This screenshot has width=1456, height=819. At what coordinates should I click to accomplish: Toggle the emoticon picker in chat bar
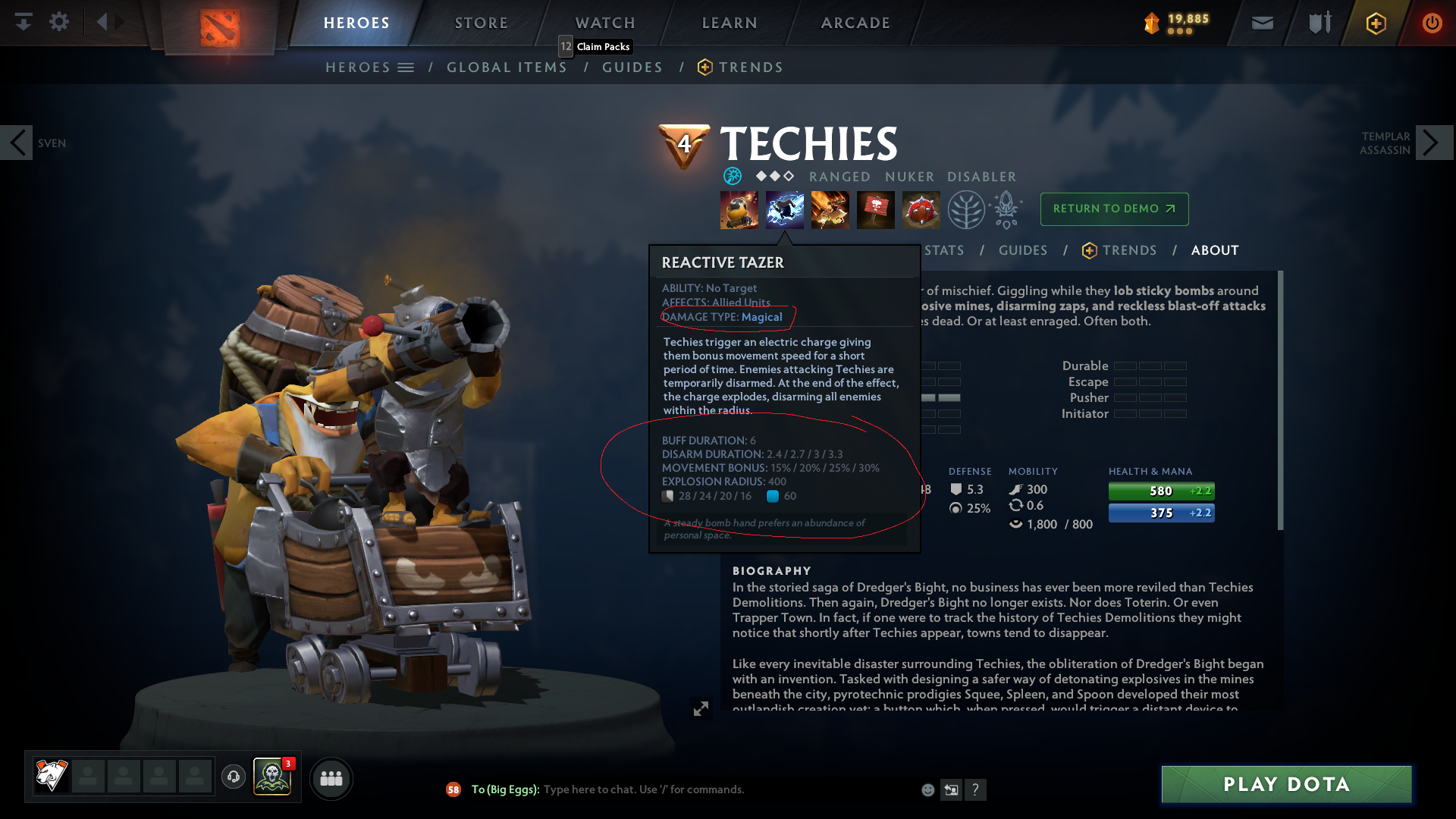coord(927,789)
